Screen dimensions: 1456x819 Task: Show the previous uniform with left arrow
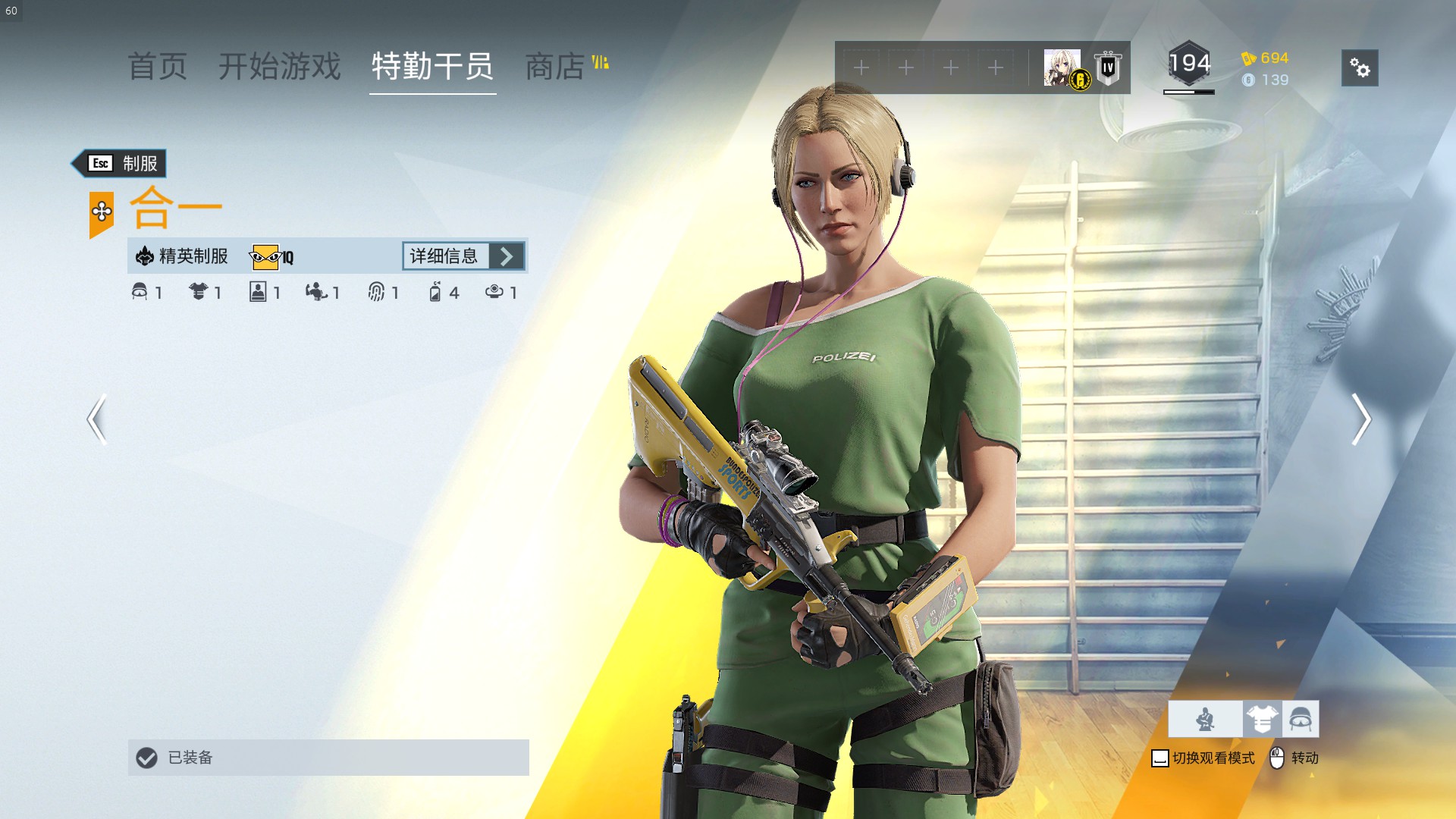pos(96,419)
